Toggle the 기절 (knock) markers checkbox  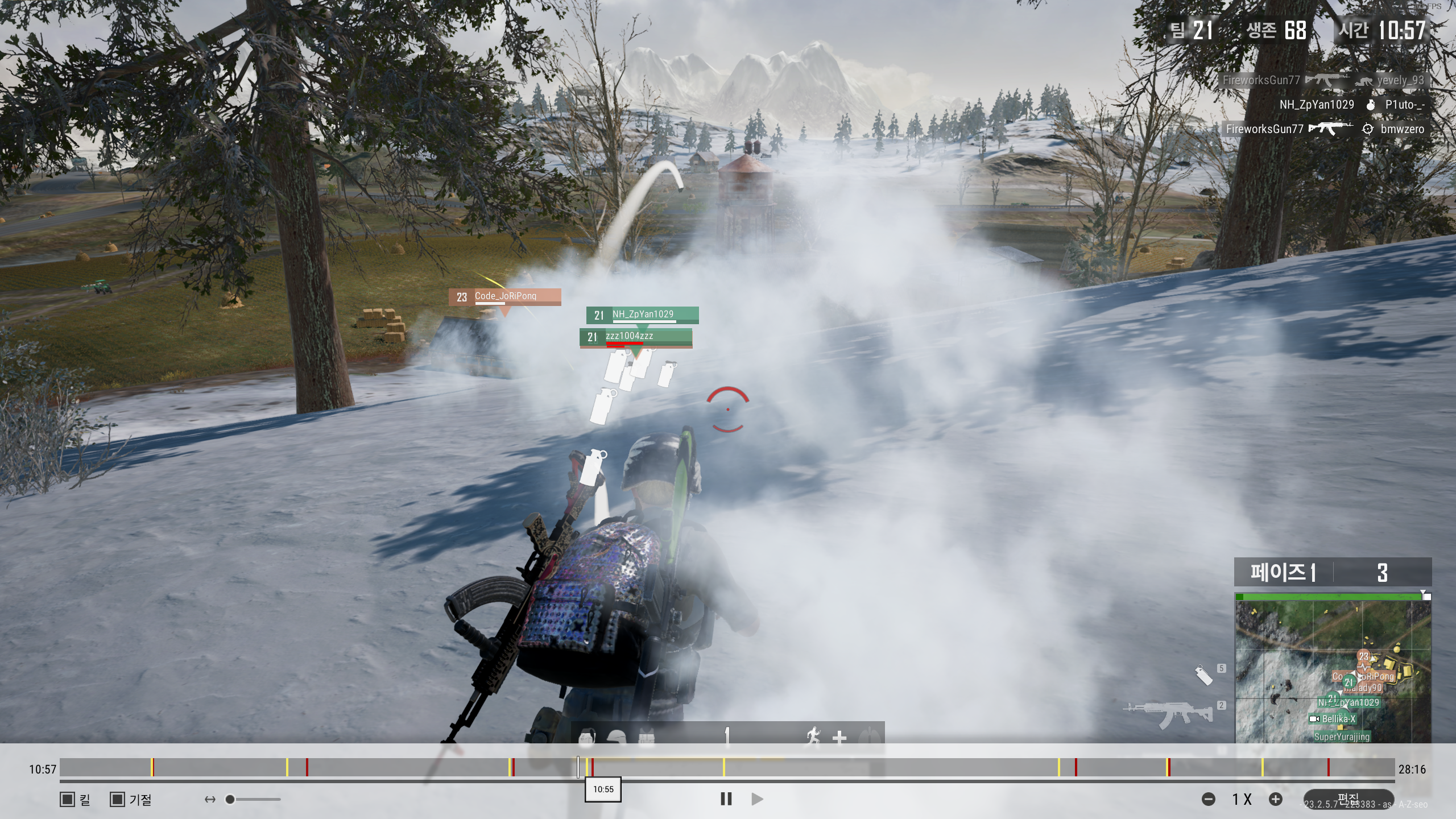[x=117, y=799]
